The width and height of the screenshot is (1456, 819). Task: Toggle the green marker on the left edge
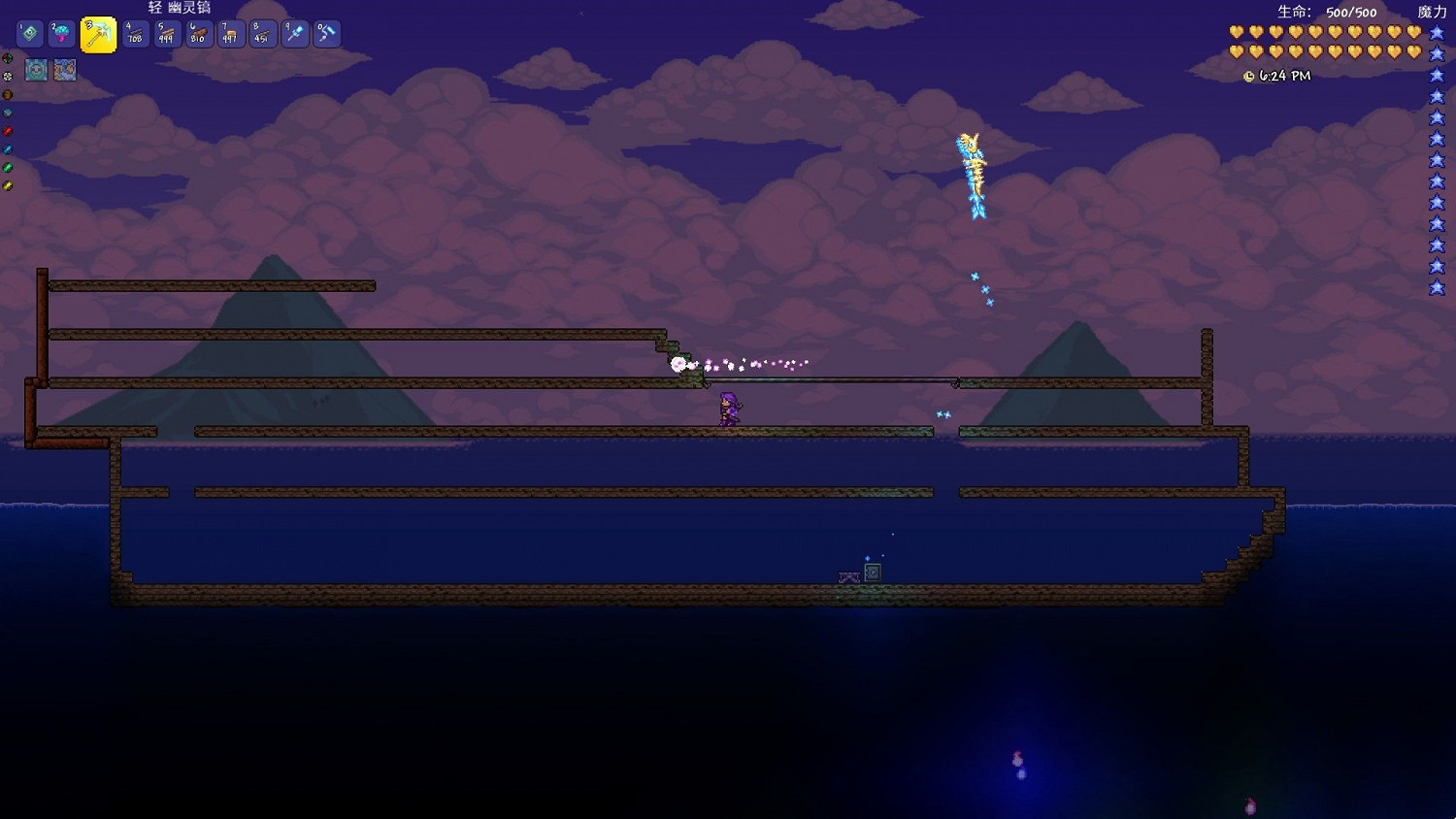point(7,166)
